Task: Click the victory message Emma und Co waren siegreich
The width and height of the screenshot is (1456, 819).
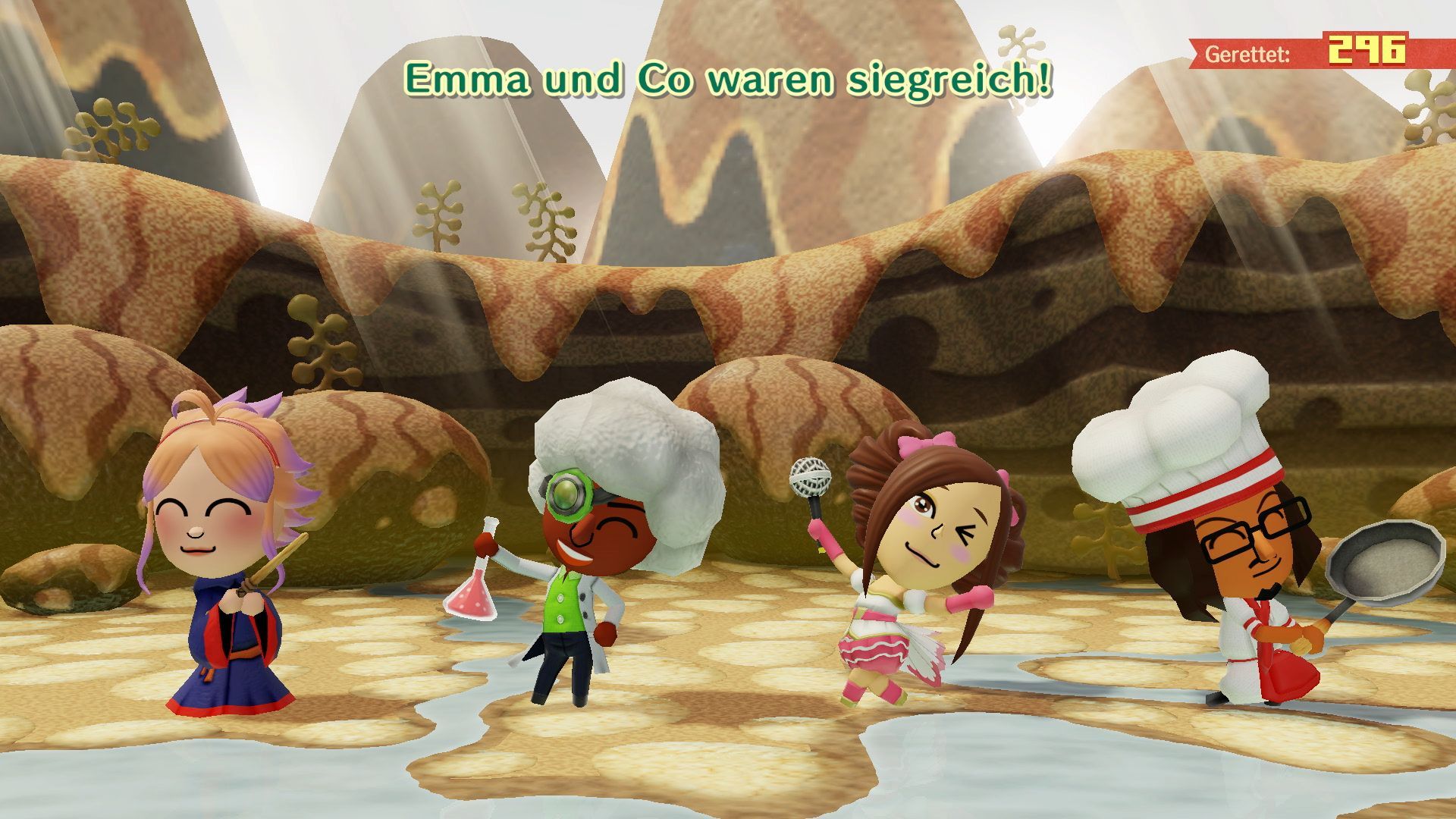Action: [728, 77]
